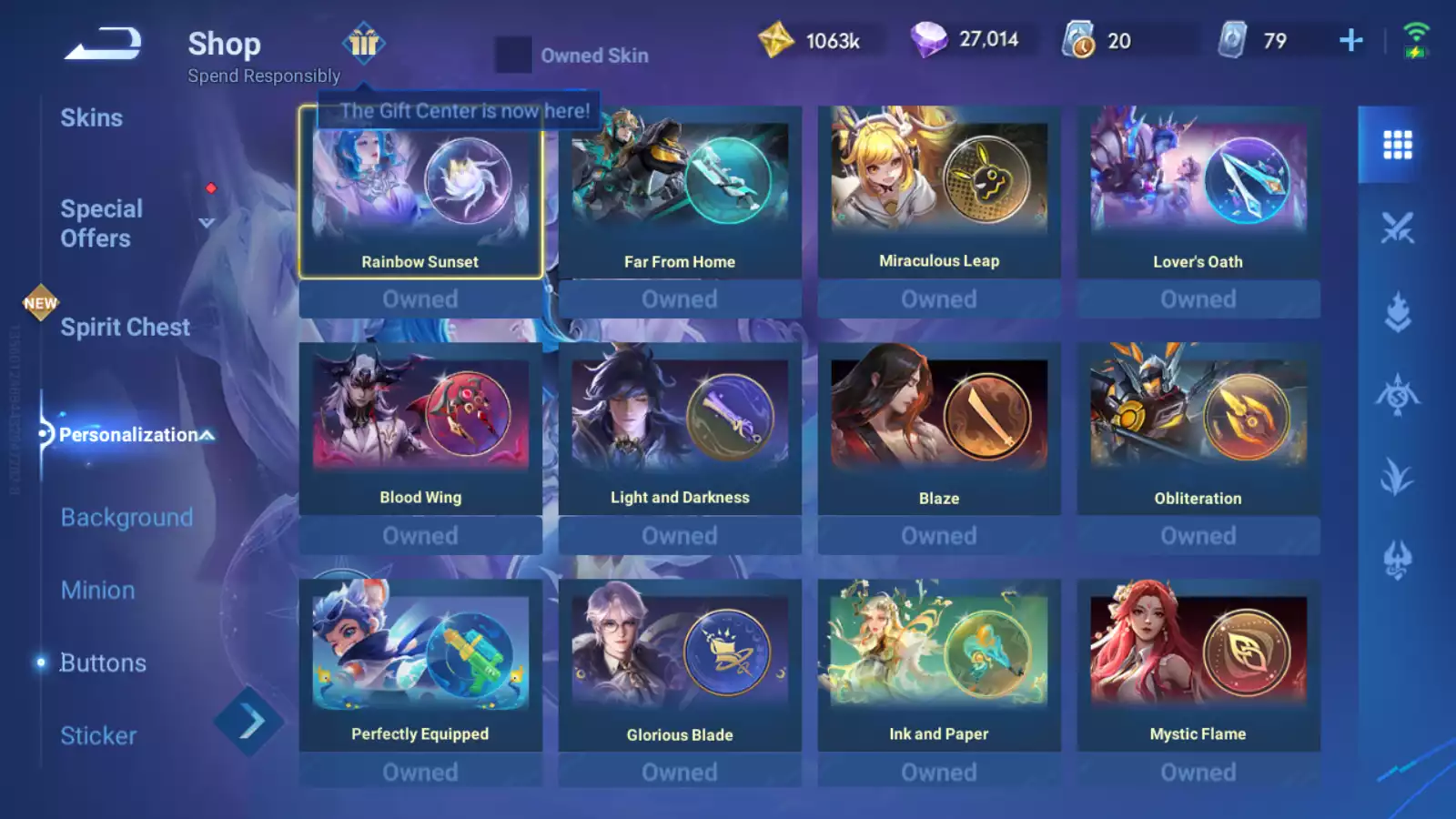This screenshot has height=819, width=1456.
Task: Select the Rainbow Sunset button skin
Action: (420, 192)
